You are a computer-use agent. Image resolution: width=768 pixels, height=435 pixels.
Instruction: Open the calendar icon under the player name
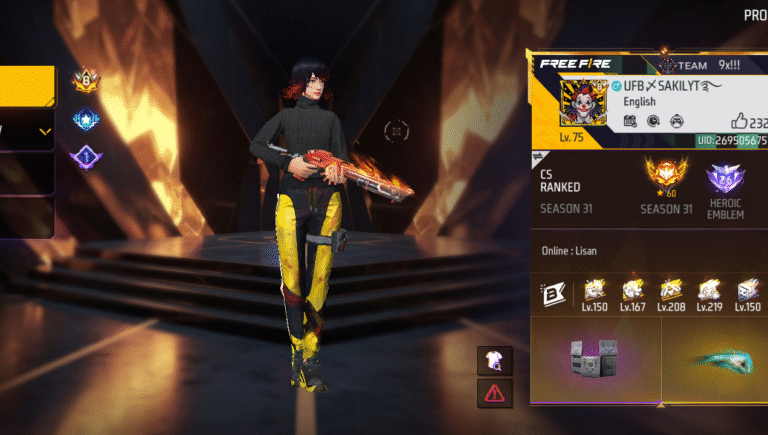[631, 121]
